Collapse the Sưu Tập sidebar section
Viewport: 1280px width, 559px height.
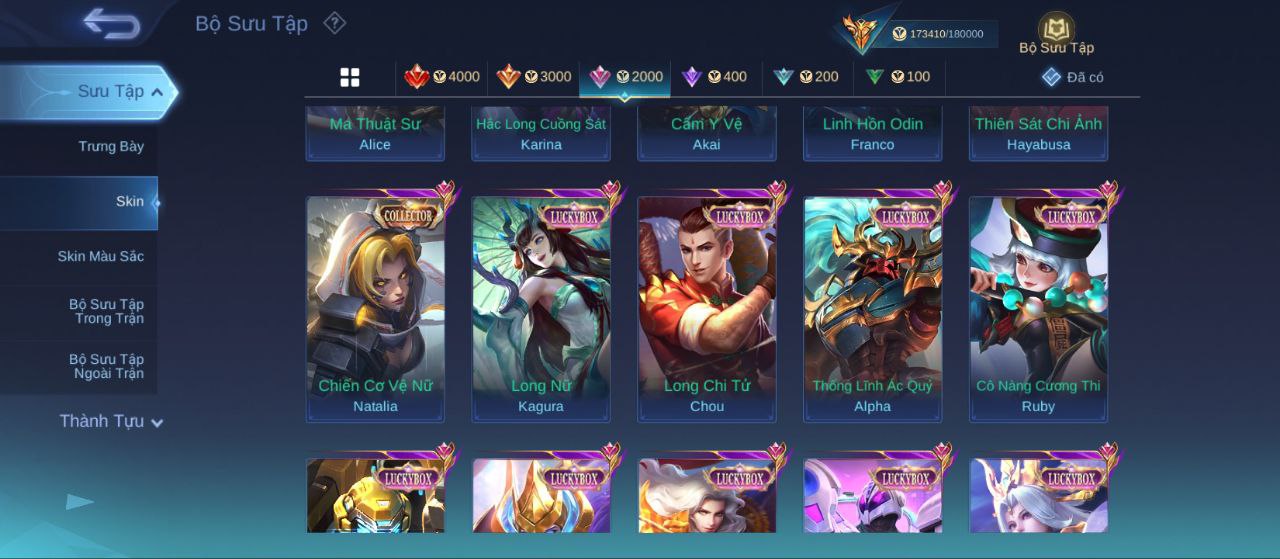tap(157, 92)
